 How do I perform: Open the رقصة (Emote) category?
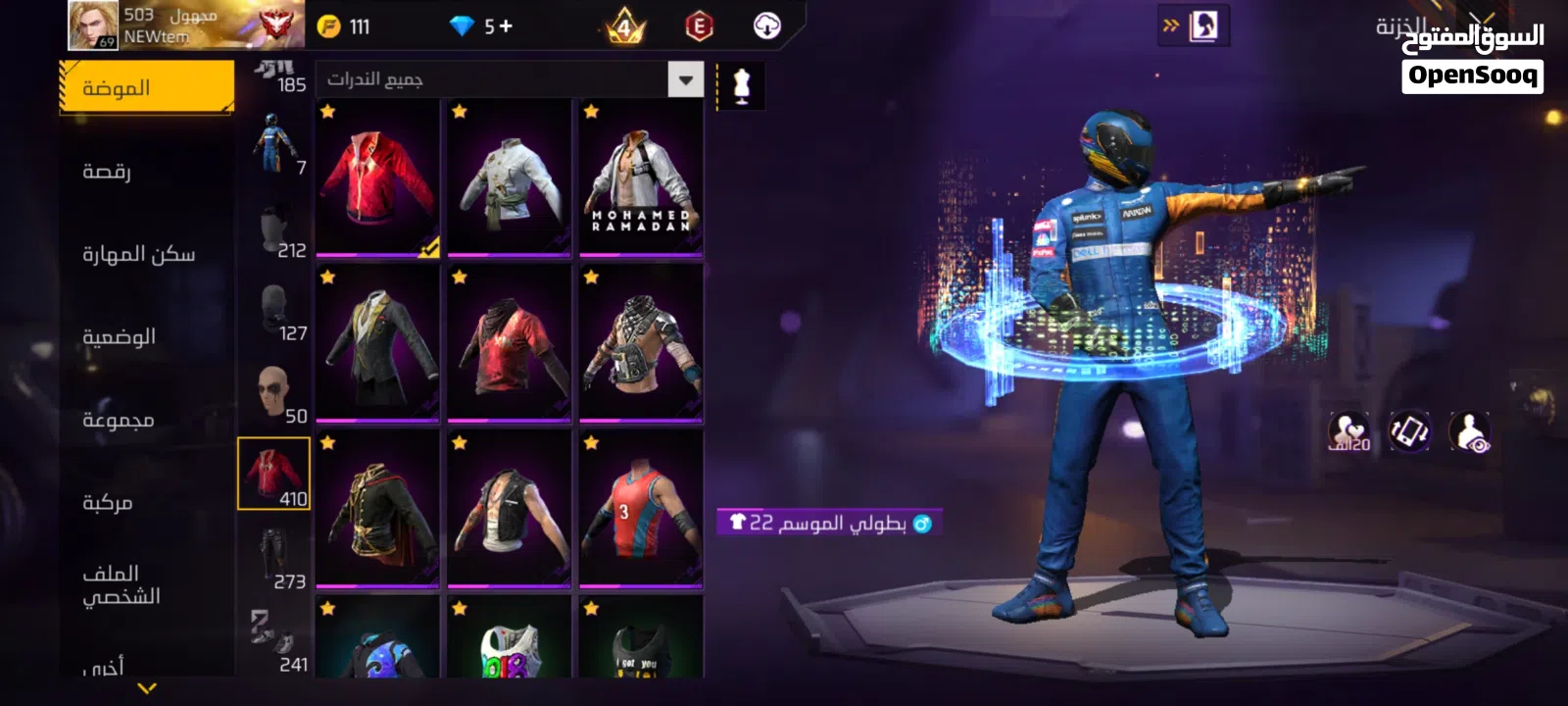coord(108,172)
